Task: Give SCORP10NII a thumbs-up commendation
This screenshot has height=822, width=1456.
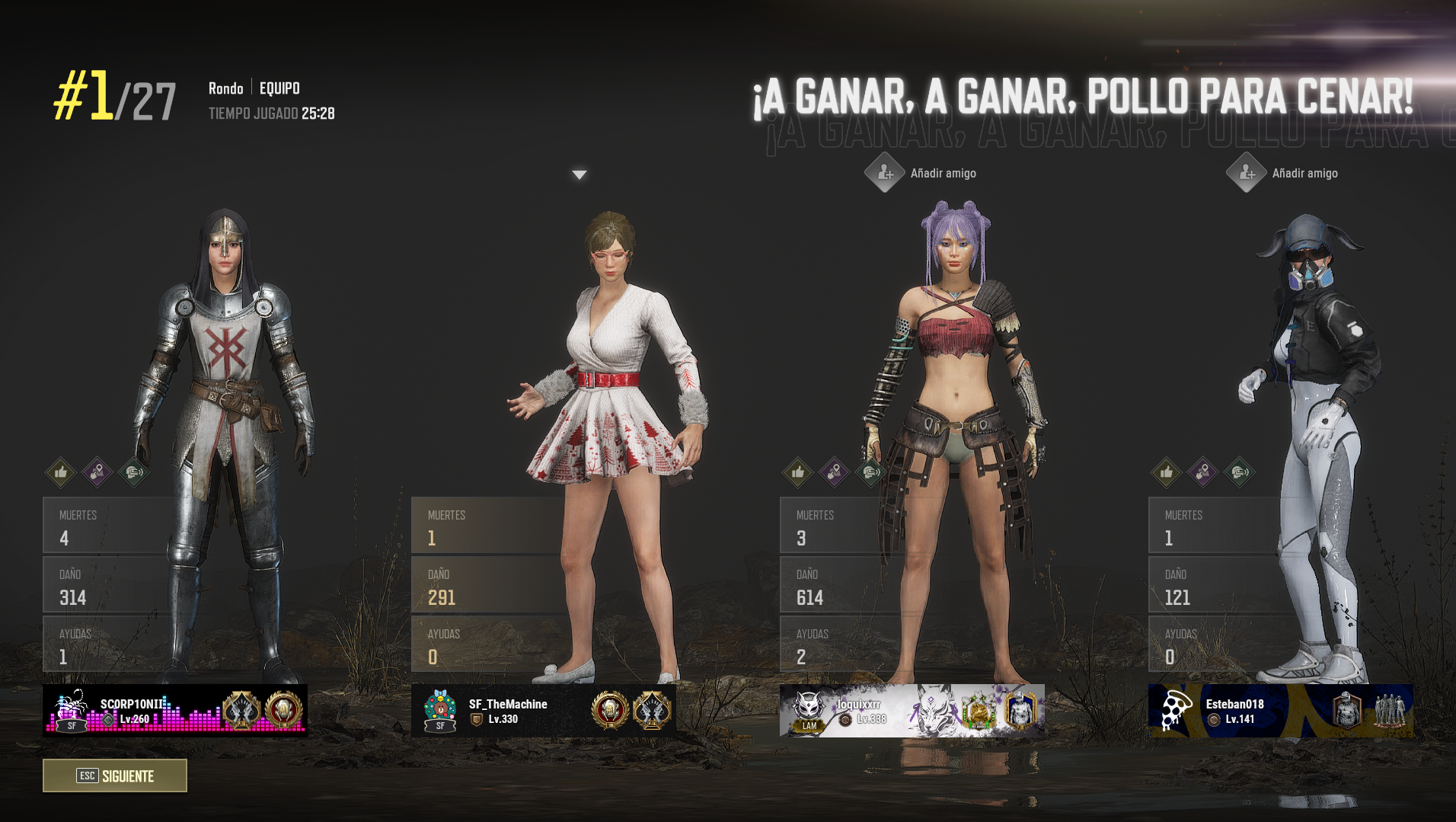Action: coord(61,472)
